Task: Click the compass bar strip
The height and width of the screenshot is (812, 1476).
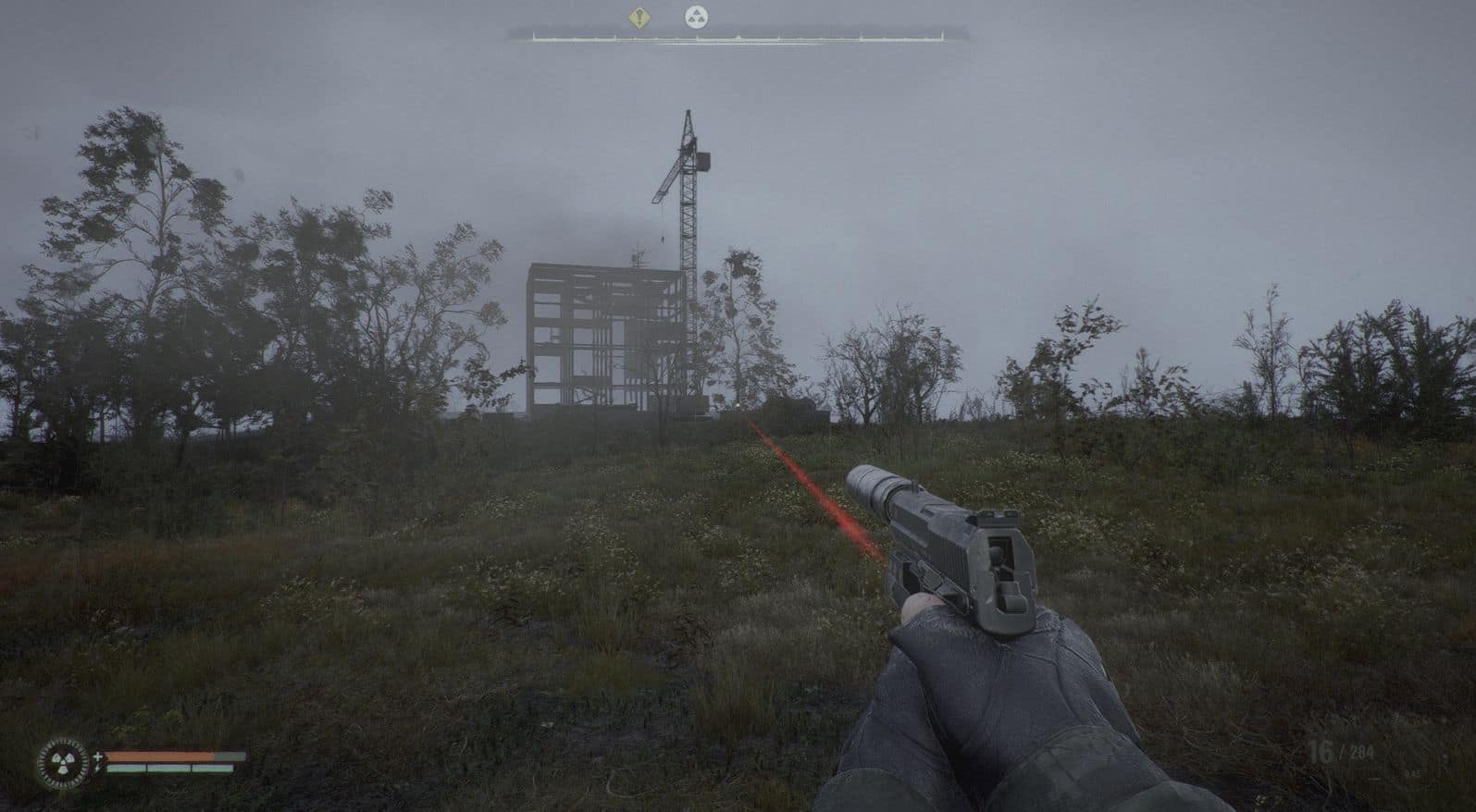Action: pos(738,37)
